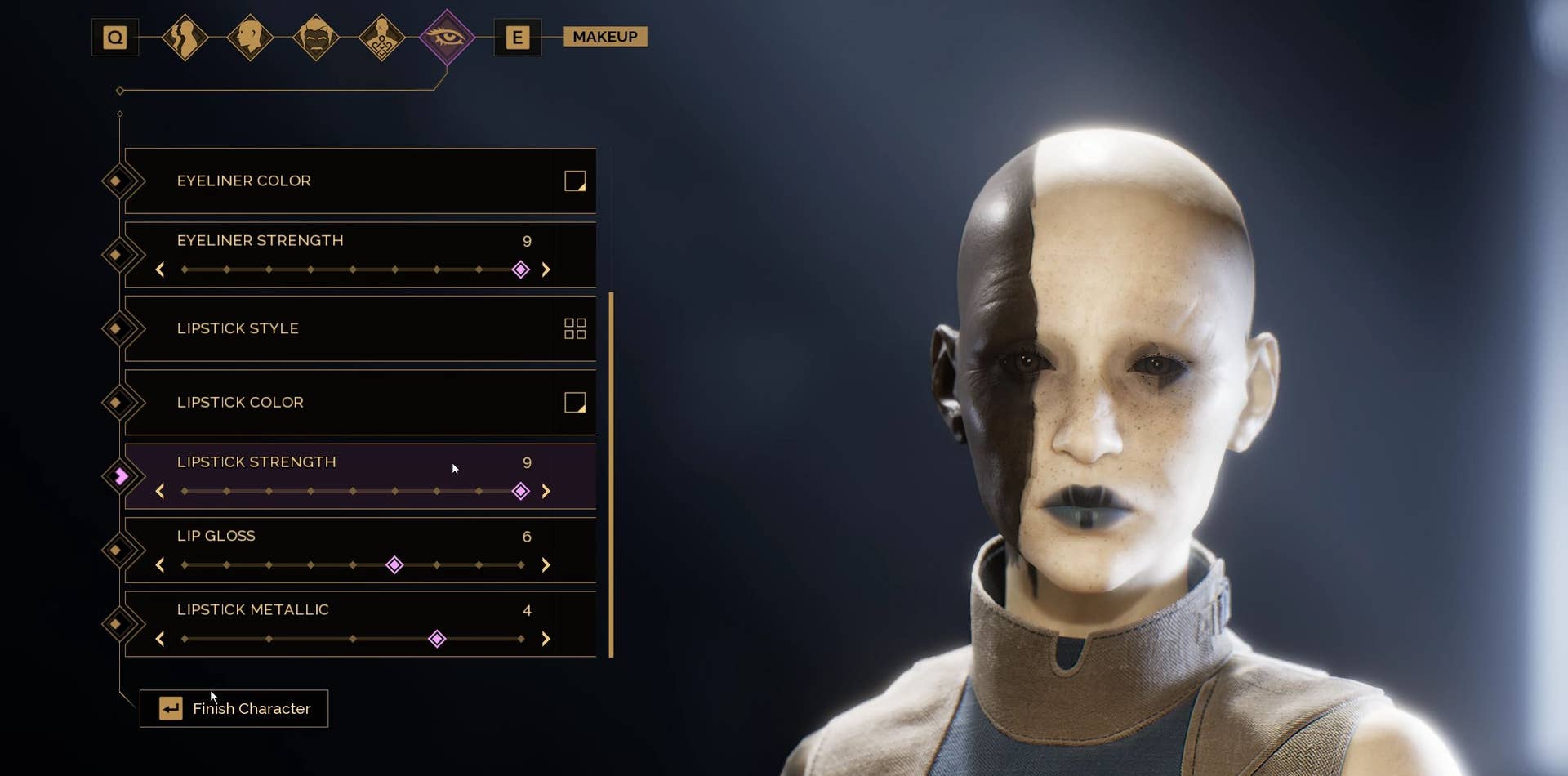Reduce Lipstick Metallic with left arrow
This screenshot has height=776, width=1568.
click(x=160, y=639)
